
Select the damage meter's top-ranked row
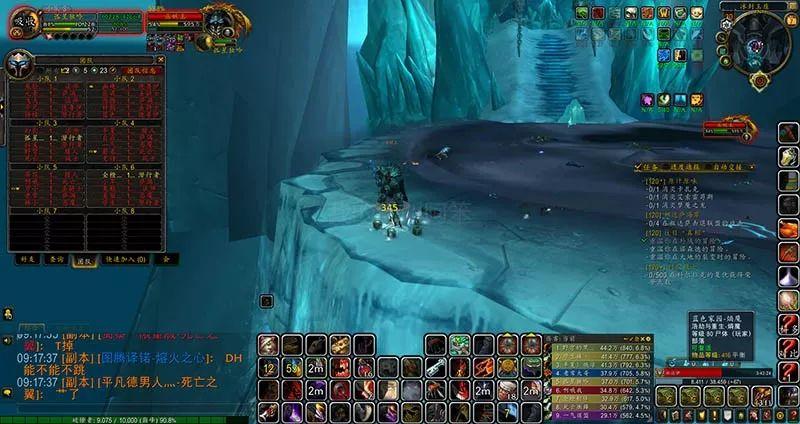point(601,347)
